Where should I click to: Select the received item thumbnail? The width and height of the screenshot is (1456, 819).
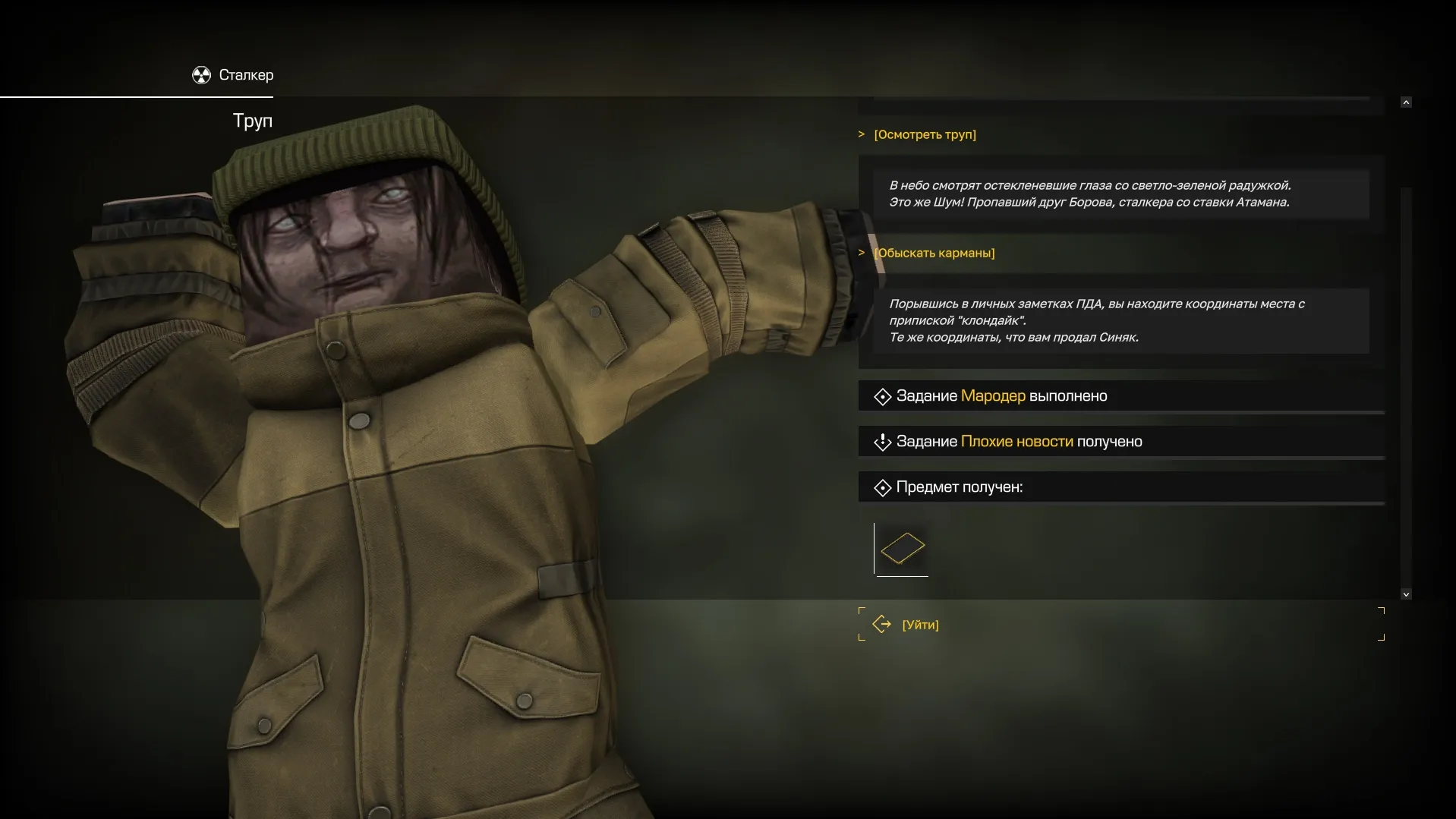tap(902, 549)
